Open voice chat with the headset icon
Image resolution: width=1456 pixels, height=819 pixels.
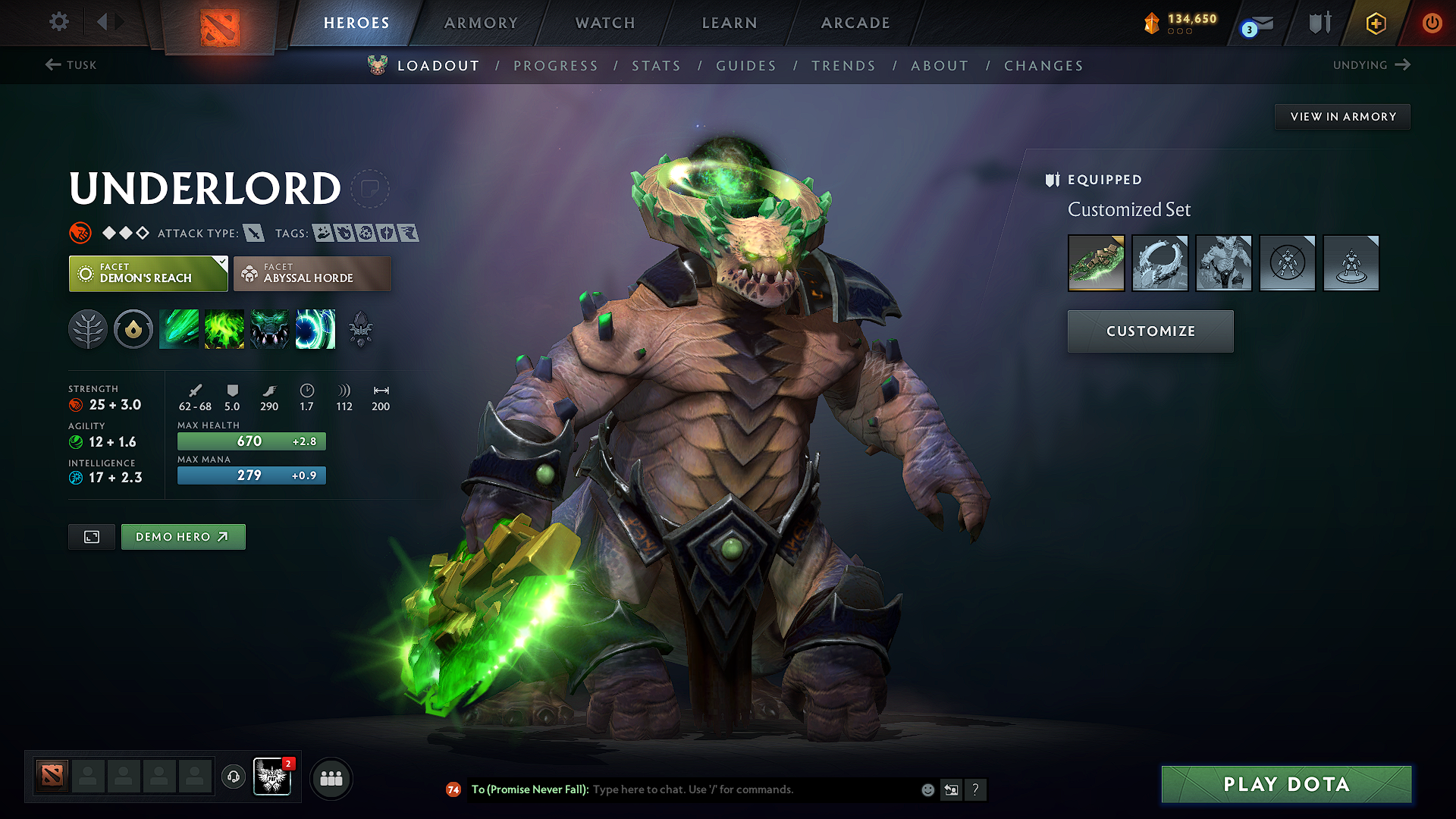click(x=233, y=777)
